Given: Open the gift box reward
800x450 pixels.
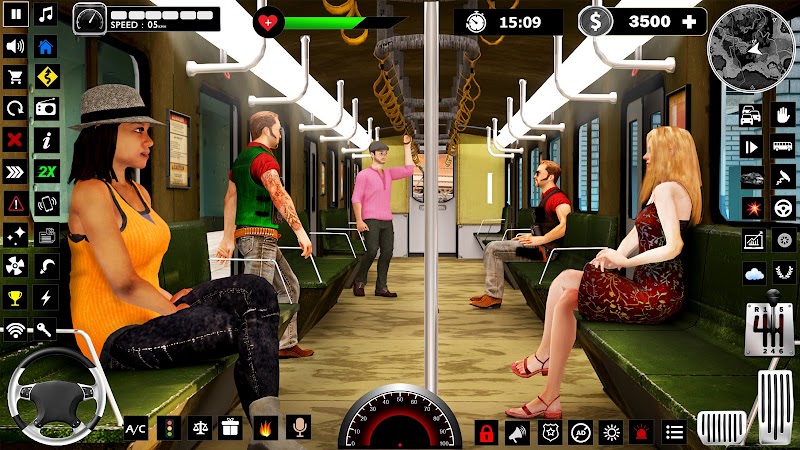Looking at the screenshot, I should tap(231, 429).
